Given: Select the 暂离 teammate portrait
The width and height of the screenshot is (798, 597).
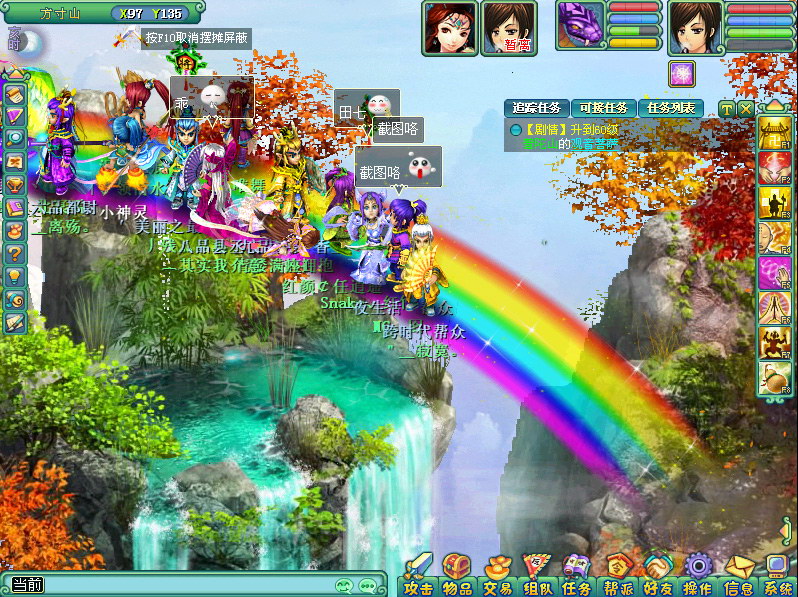Looking at the screenshot, I should tap(509, 27).
